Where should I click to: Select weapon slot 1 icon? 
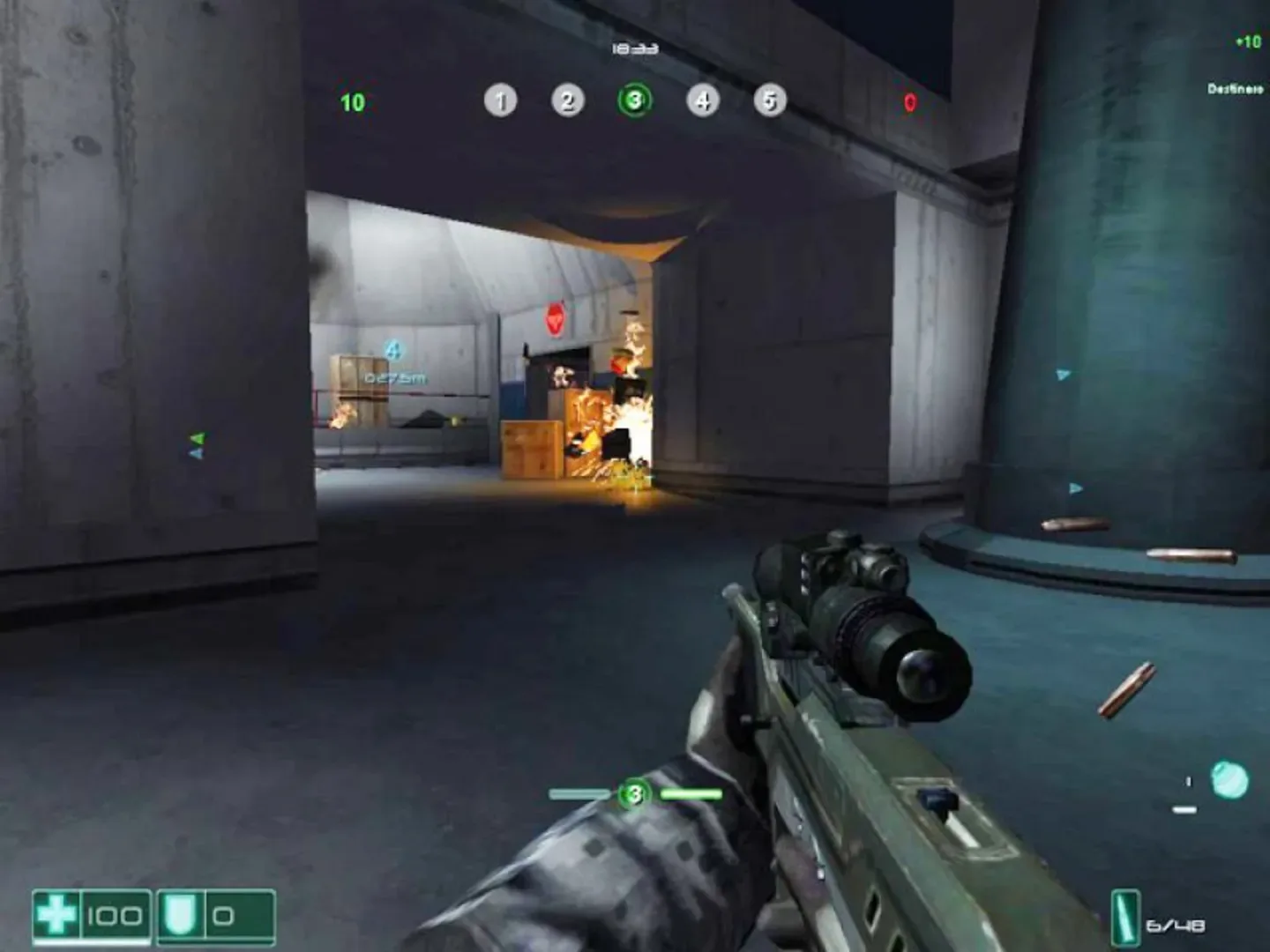tap(502, 101)
